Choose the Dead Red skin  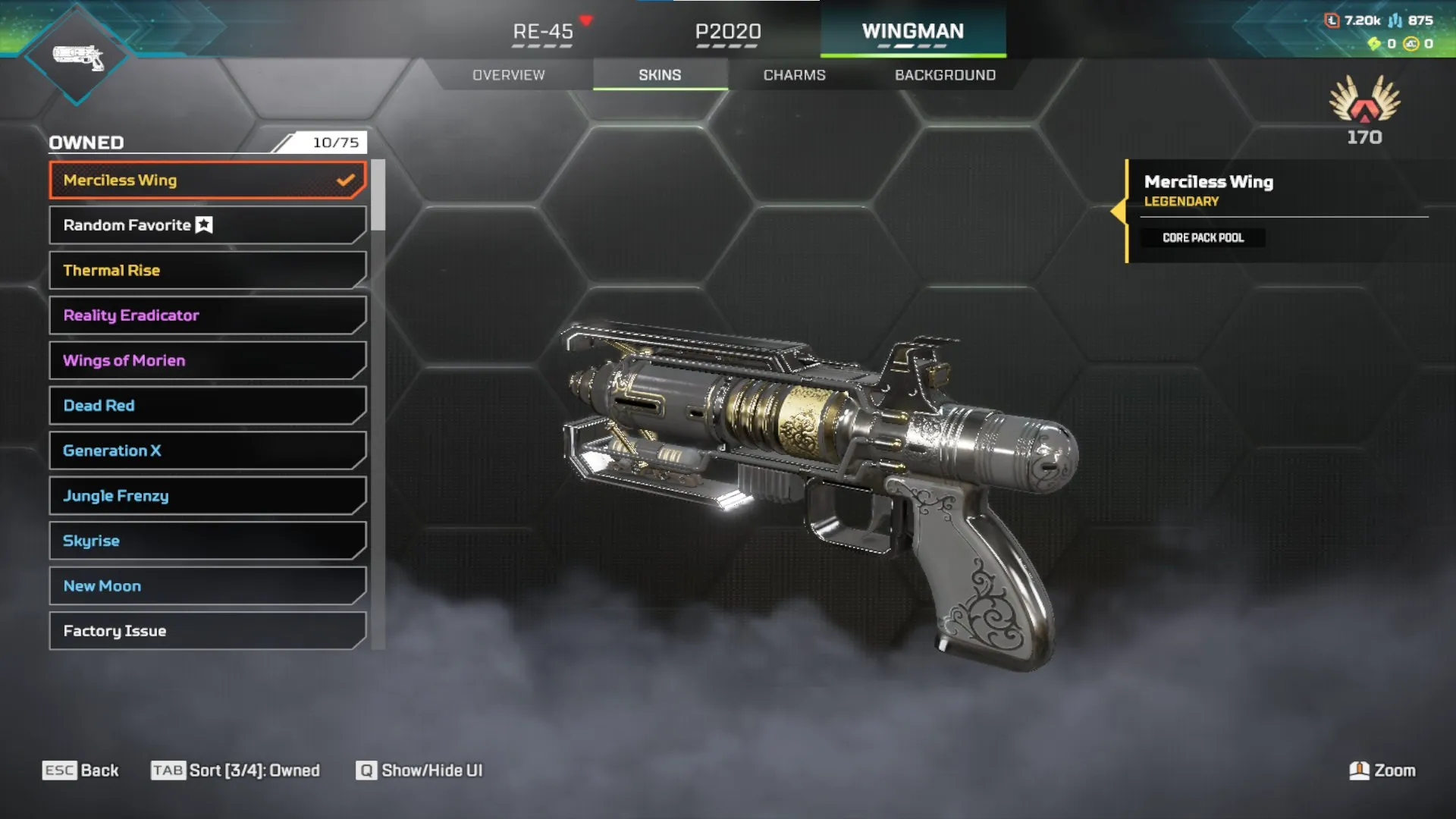[x=207, y=406]
